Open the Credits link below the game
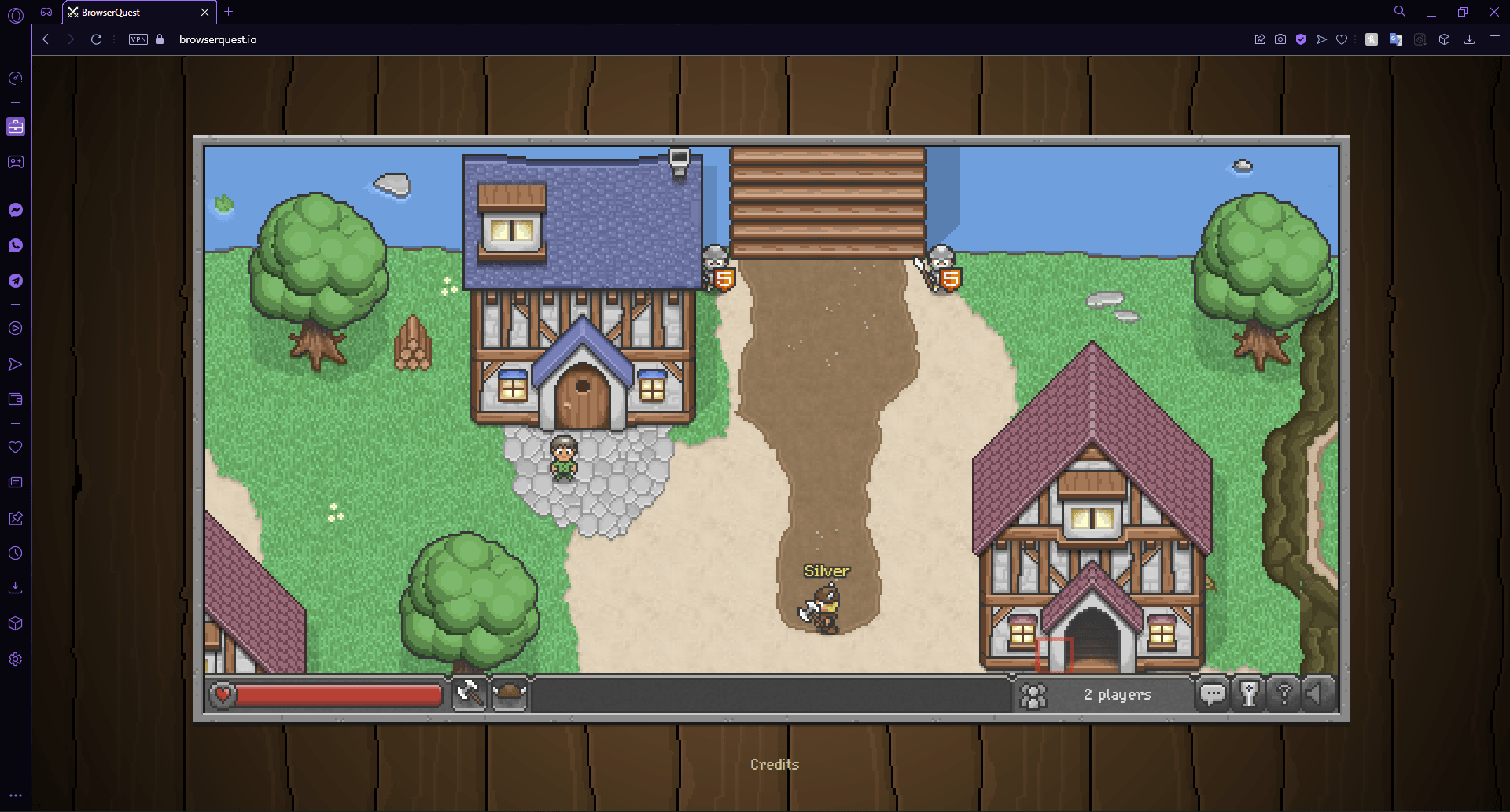The width and height of the screenshot is (1510, 812). tap(775, 763)
